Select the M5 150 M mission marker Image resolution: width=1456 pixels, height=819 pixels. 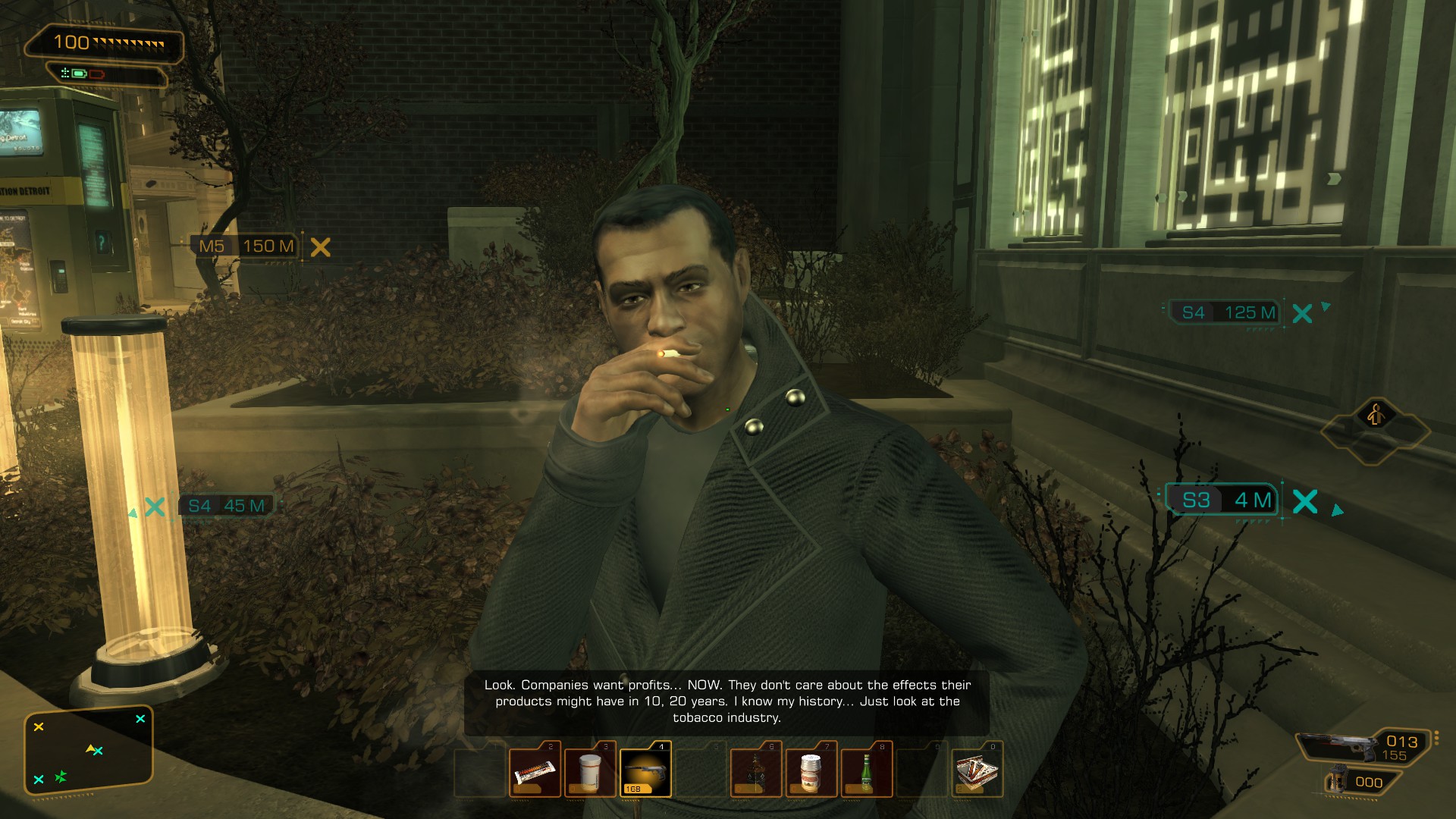pyautogui.click(x=247, y=246)
